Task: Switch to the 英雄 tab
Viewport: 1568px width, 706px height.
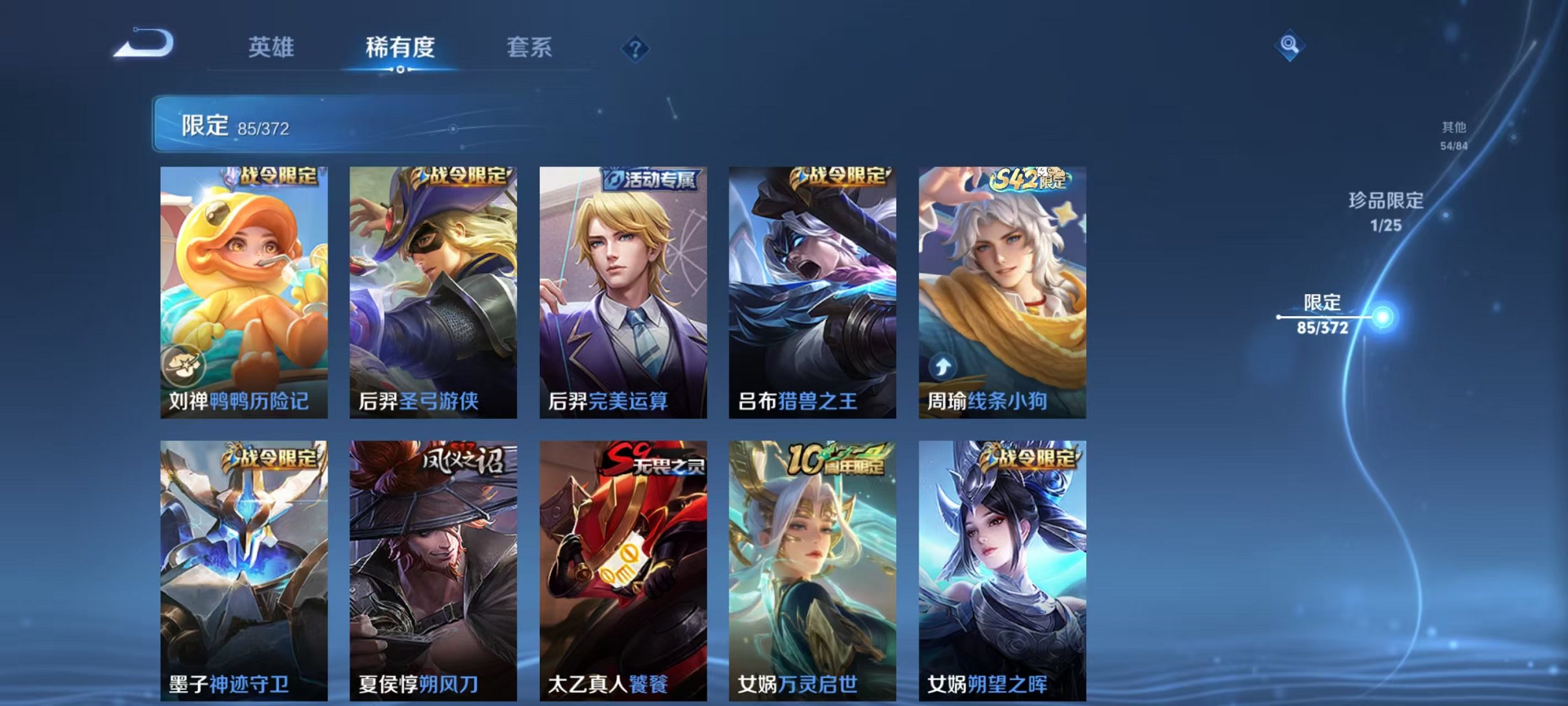Action: 272,47
